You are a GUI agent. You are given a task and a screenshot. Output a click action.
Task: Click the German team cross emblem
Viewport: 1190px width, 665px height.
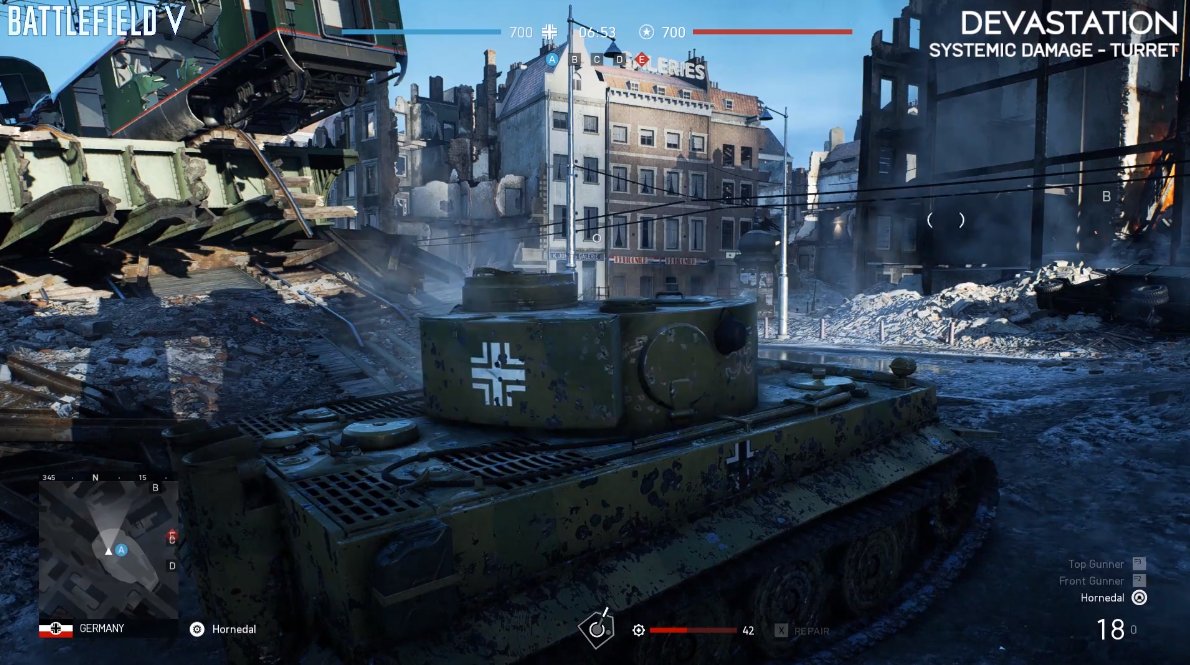548,32
